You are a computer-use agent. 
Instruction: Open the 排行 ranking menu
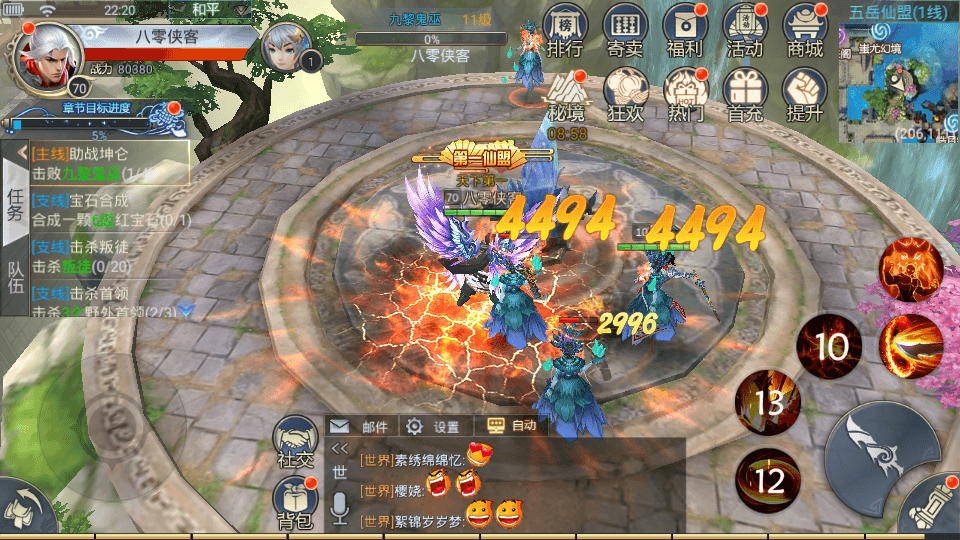point(565,31)
